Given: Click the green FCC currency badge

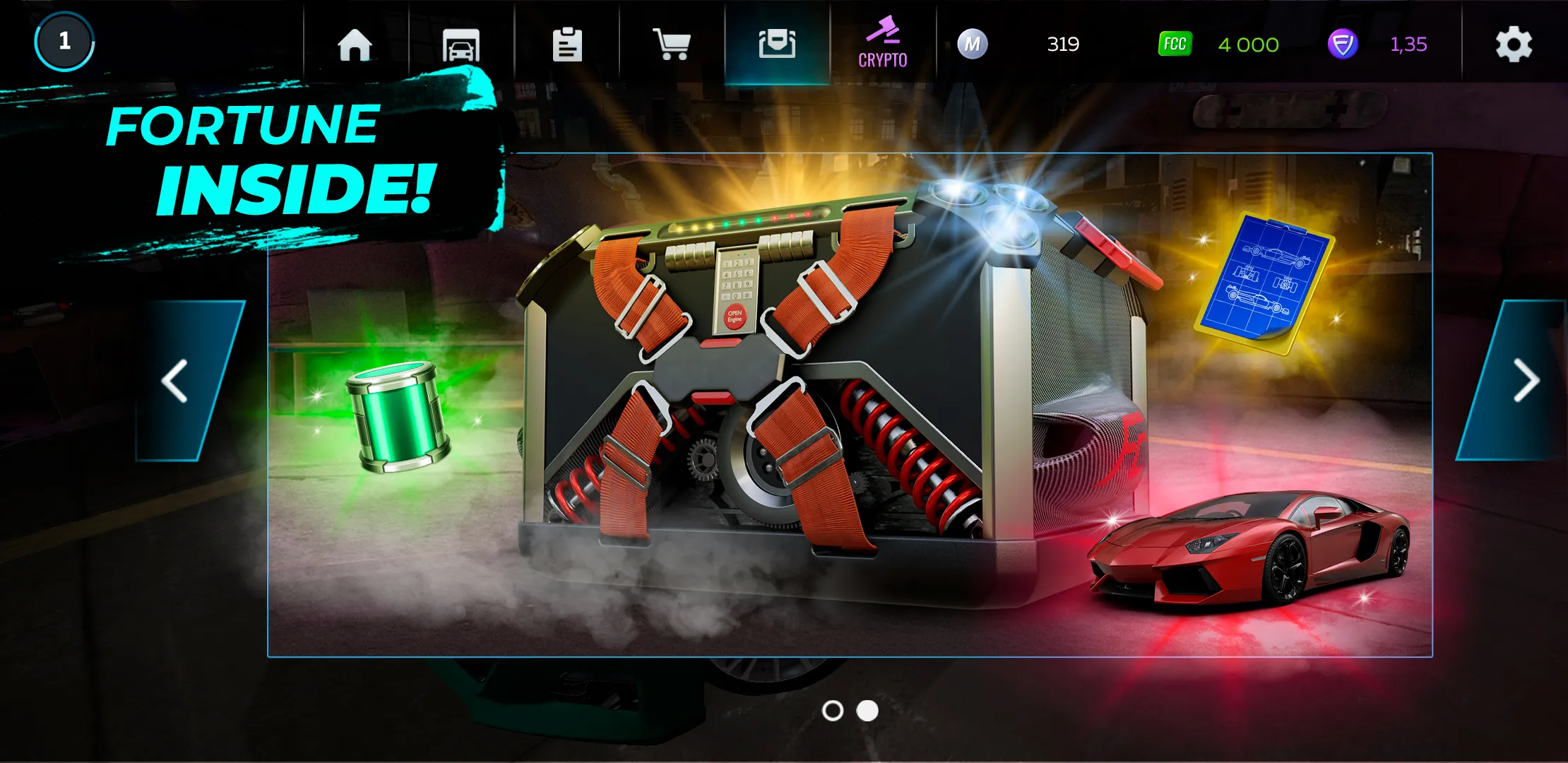Looking at the screenshot, I should (1175, 45).
